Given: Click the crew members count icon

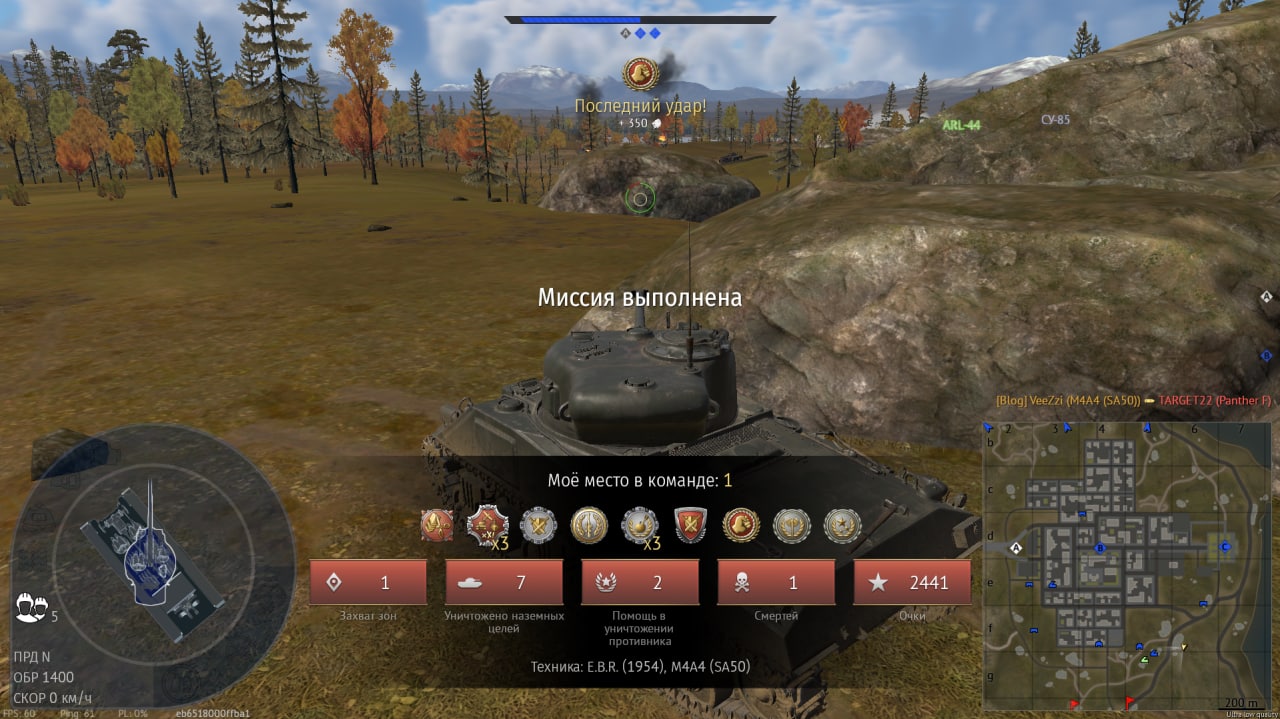Looking at the screenshot, I should pos(32,606).
